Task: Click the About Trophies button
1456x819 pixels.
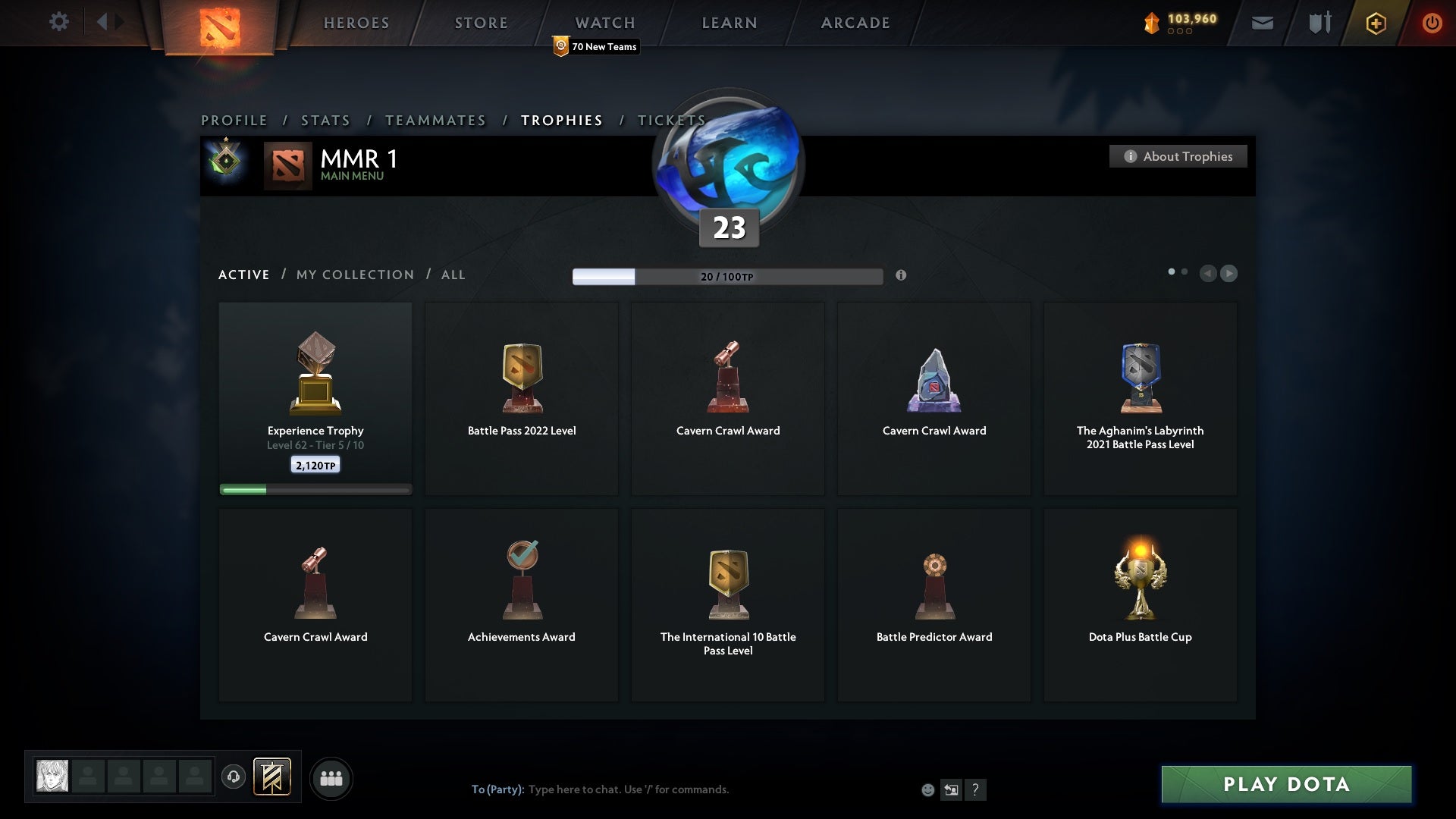Action: [1178, 156]
